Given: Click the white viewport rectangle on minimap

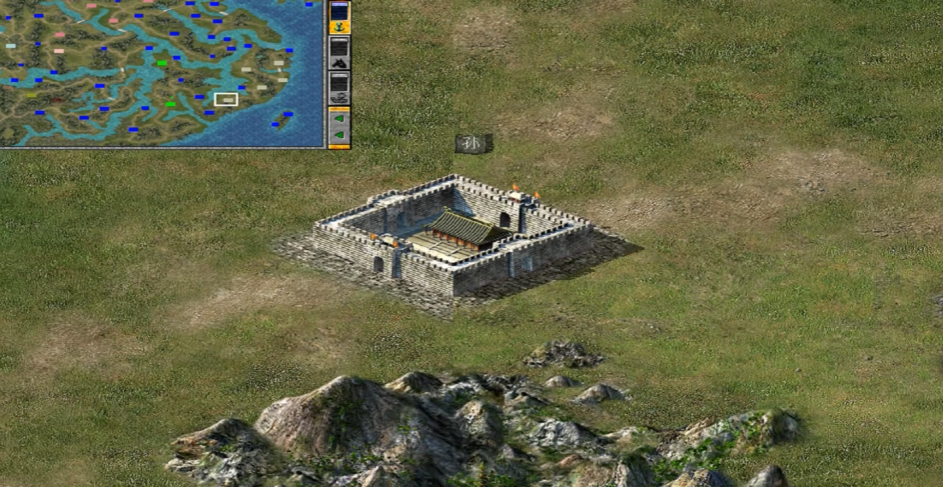Looking at the screenshot, I should (x=226, y=99).
